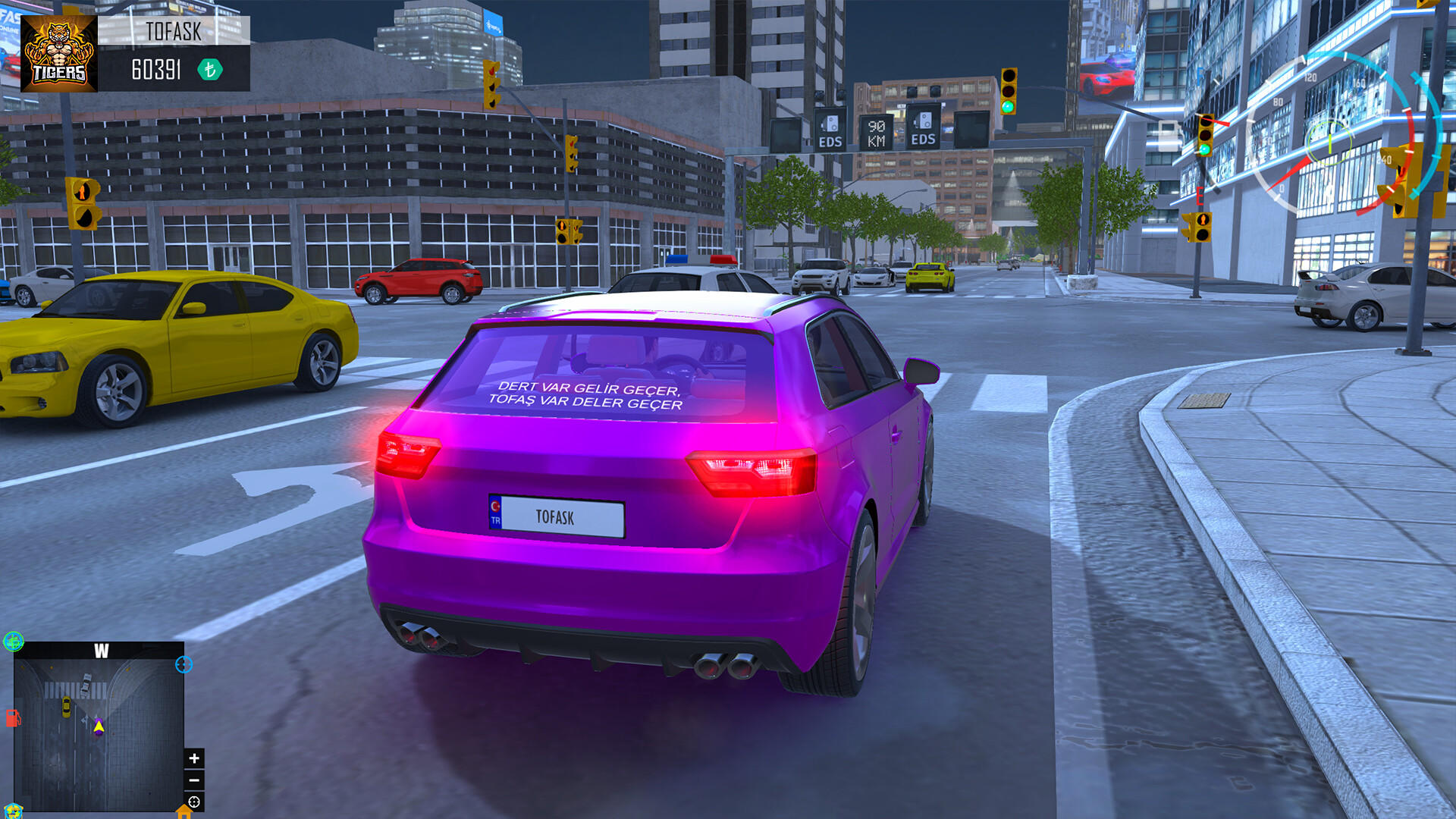Toggle the W compass heading on minimap

pyautogui.click(x=101, y=651)
